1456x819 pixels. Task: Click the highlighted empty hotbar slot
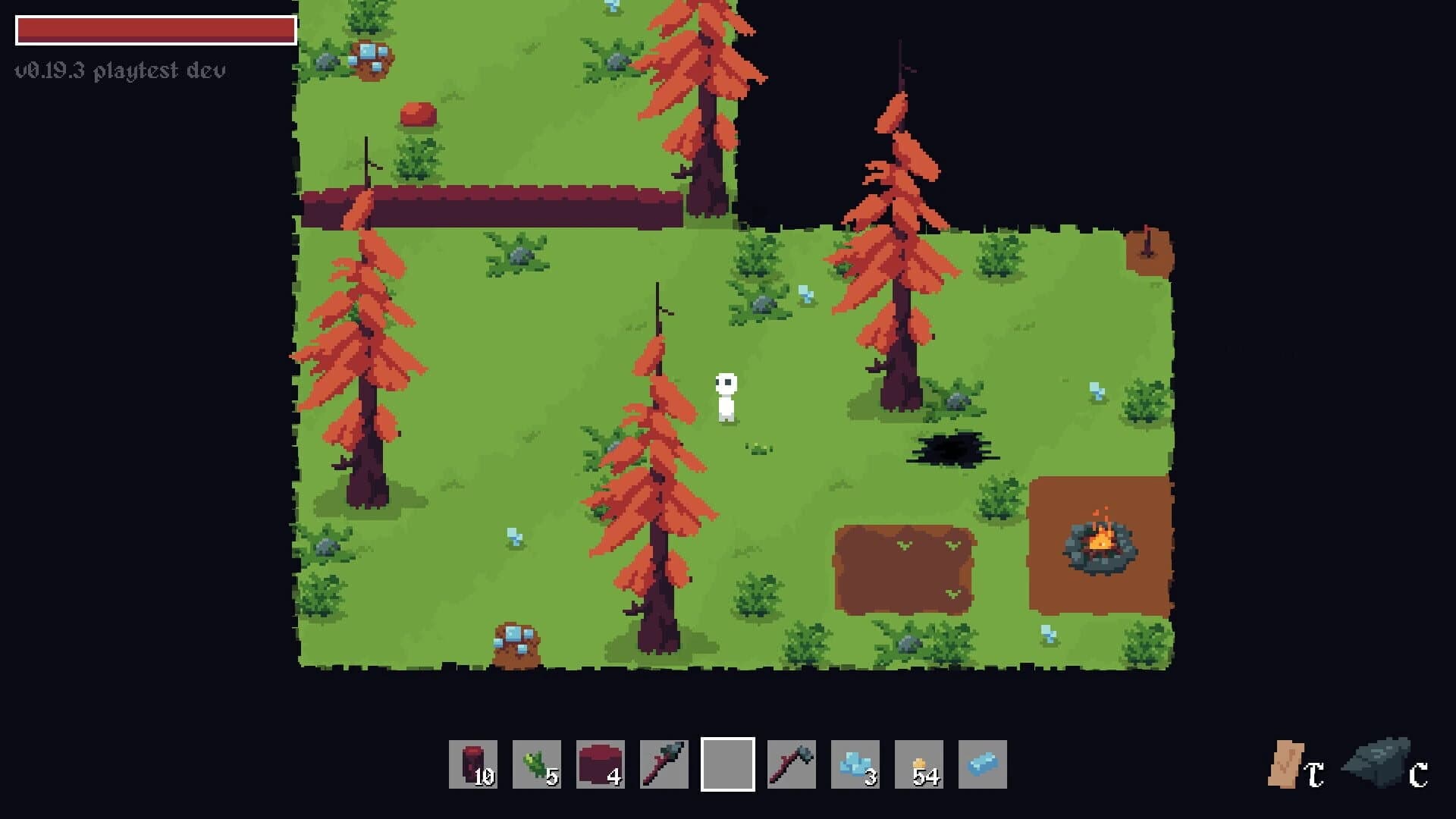coord(728,764)
